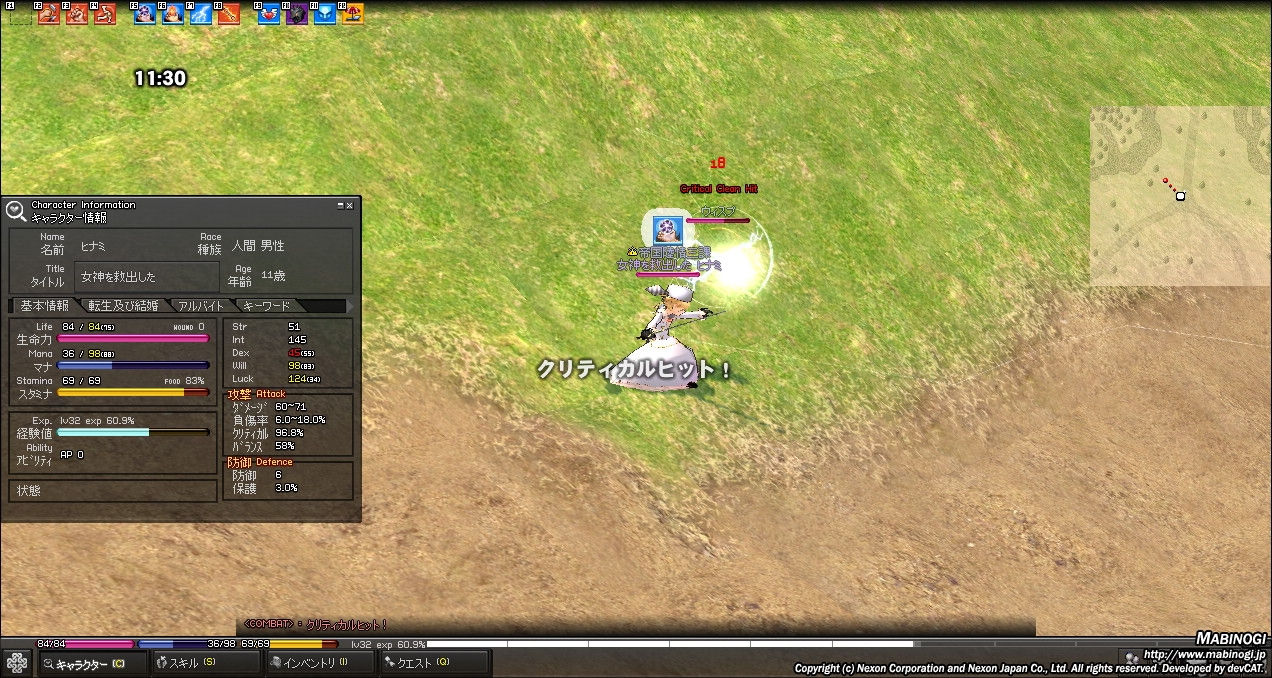The width and height of the screenshot is (1272, 678).
Task: Click the minimap in the right corner
Action: coord(1180,196)
